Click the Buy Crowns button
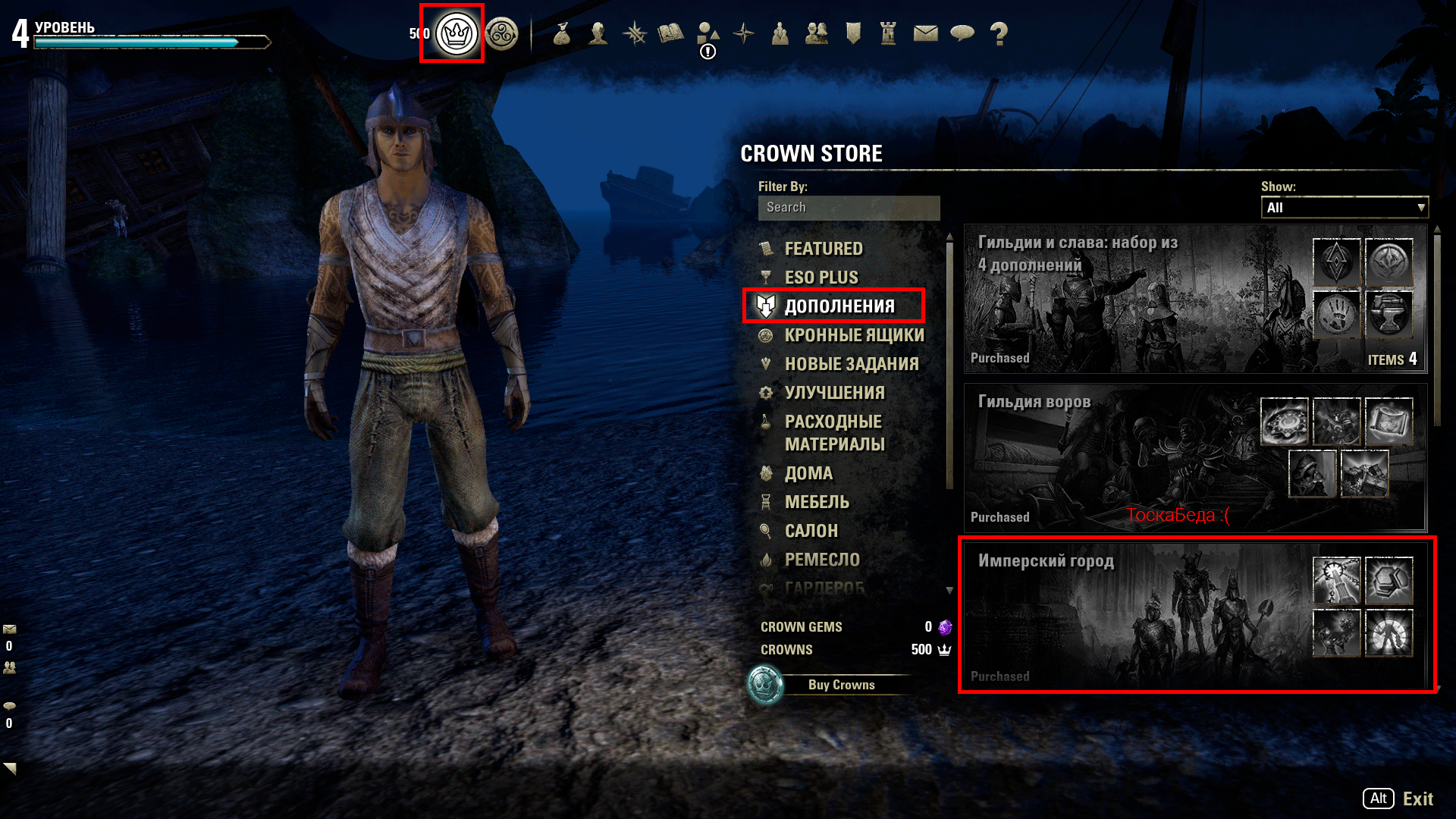The height and width of the screenshot is (819, 1456). (x=841, y=685)
